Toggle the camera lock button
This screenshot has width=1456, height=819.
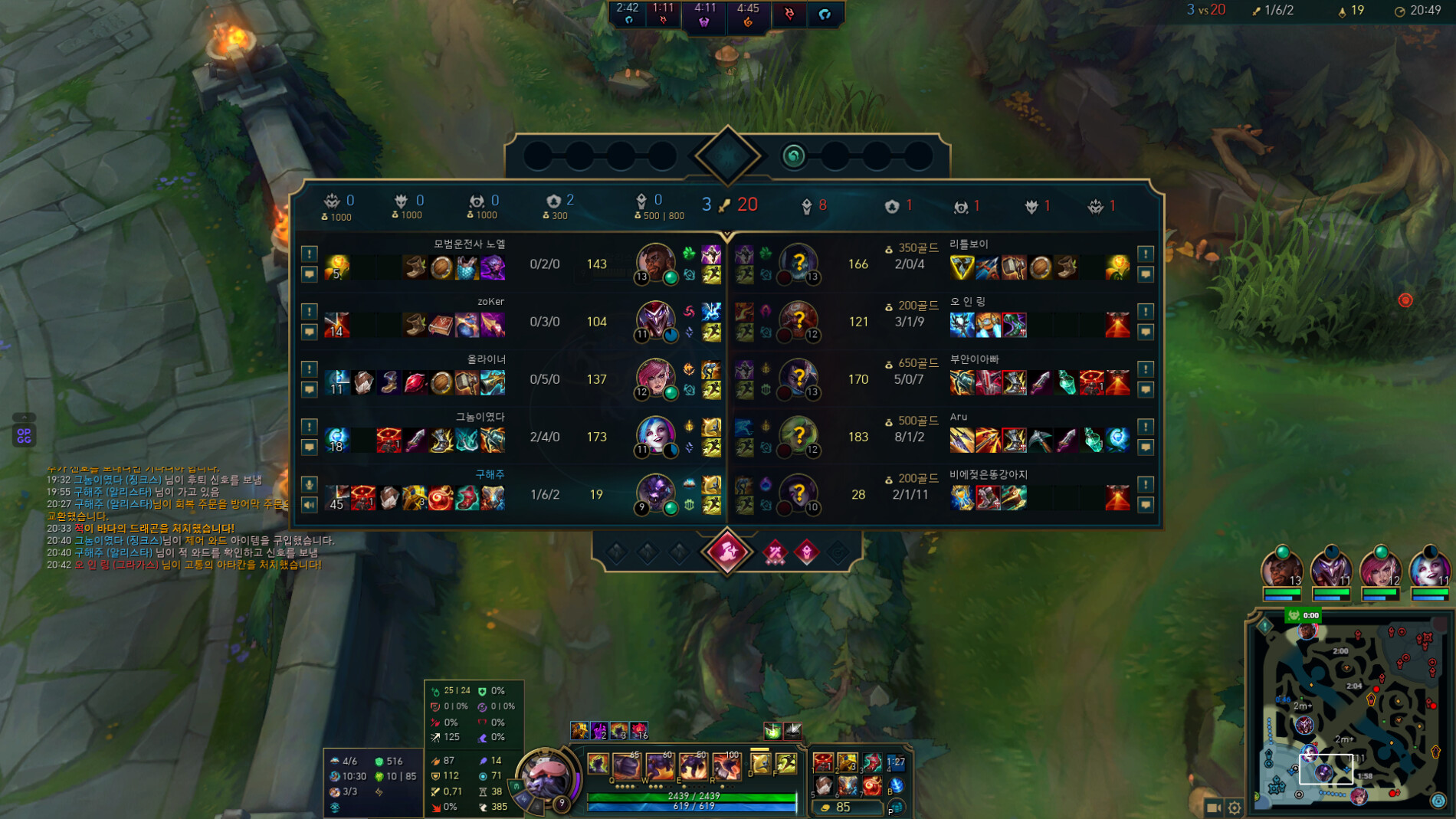pos(1213,807)
